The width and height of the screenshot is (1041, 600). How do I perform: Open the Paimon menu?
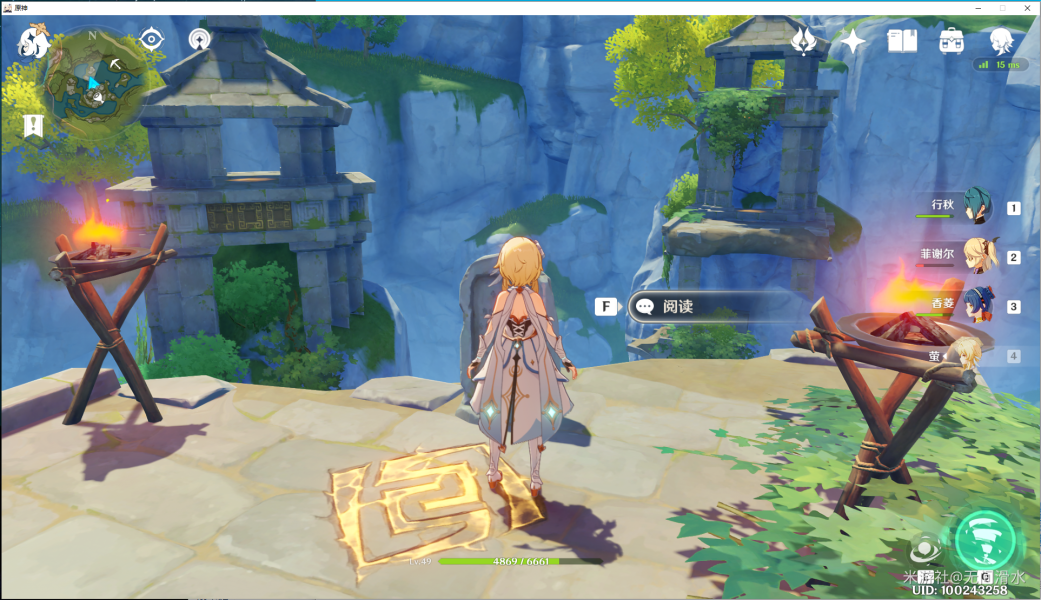33,42
